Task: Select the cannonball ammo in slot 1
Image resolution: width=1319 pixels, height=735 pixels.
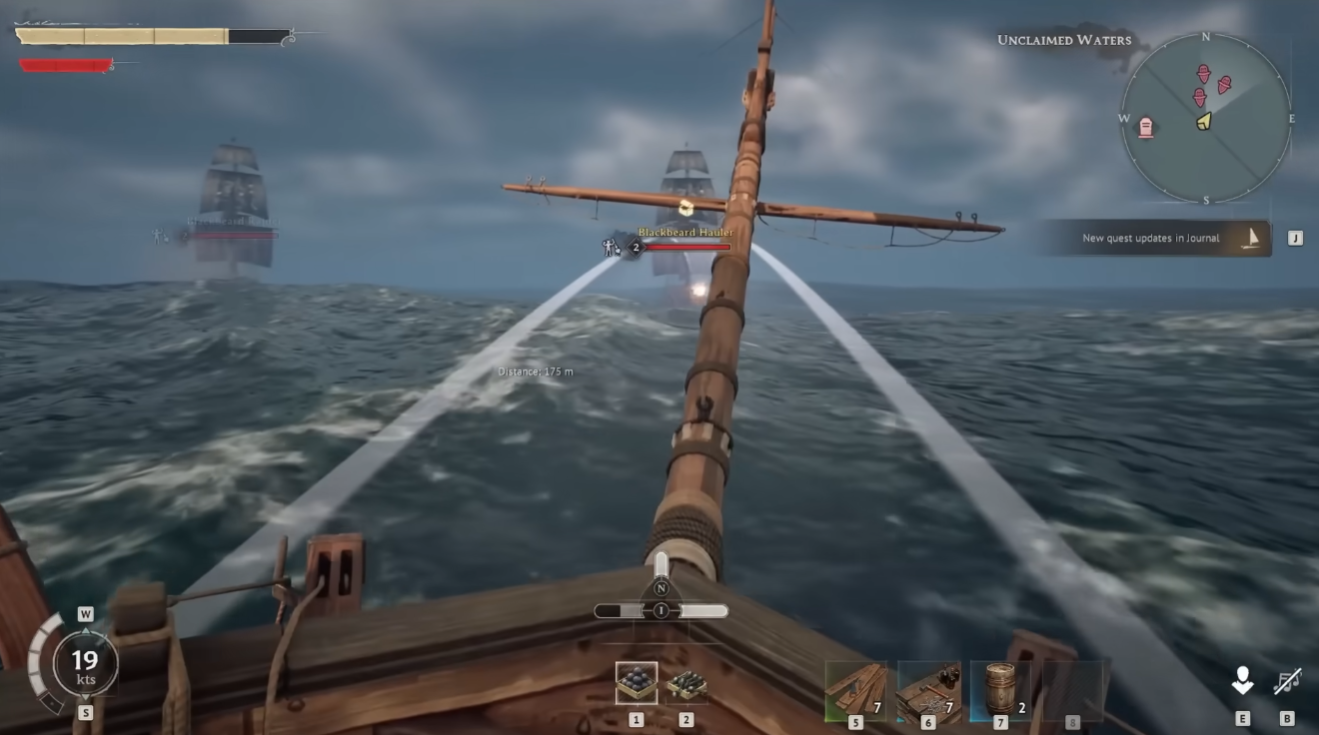Action: [x=637, y=681]
